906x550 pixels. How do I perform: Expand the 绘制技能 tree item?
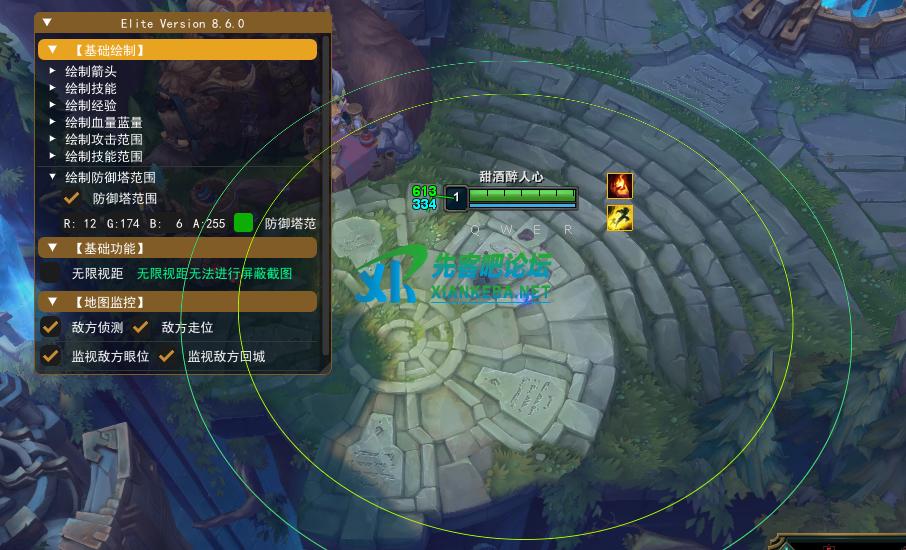click(x=53, y=88)
